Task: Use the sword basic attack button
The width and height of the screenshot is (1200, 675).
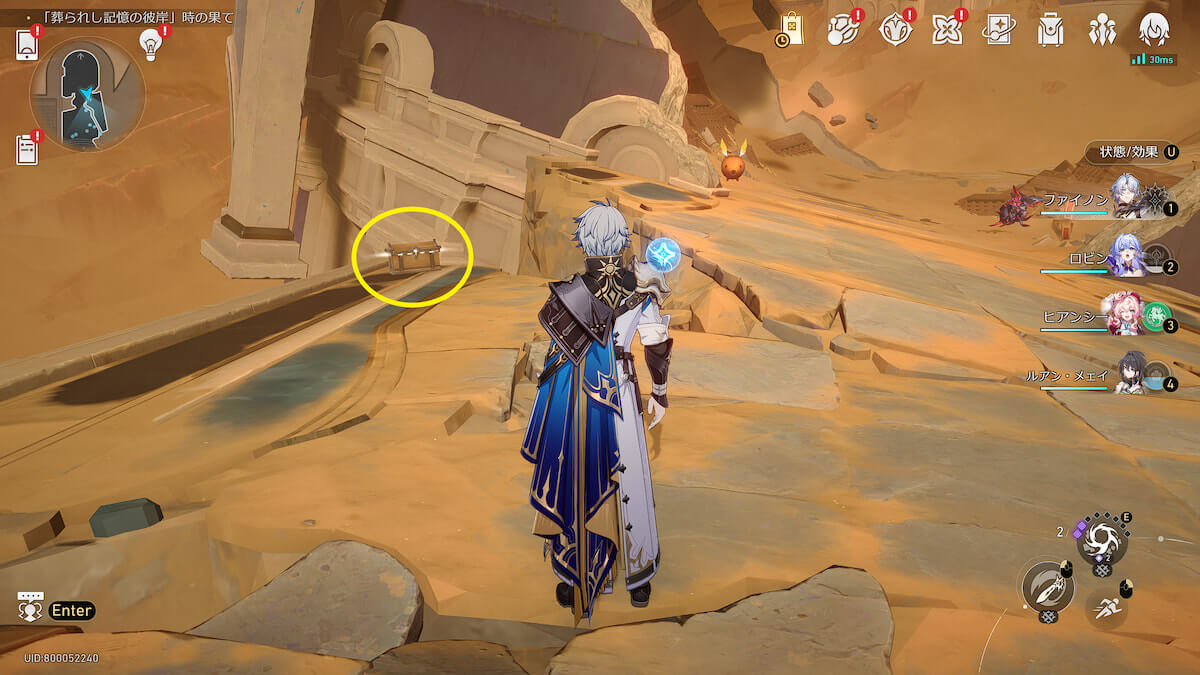Action: tap(1046, 587)
